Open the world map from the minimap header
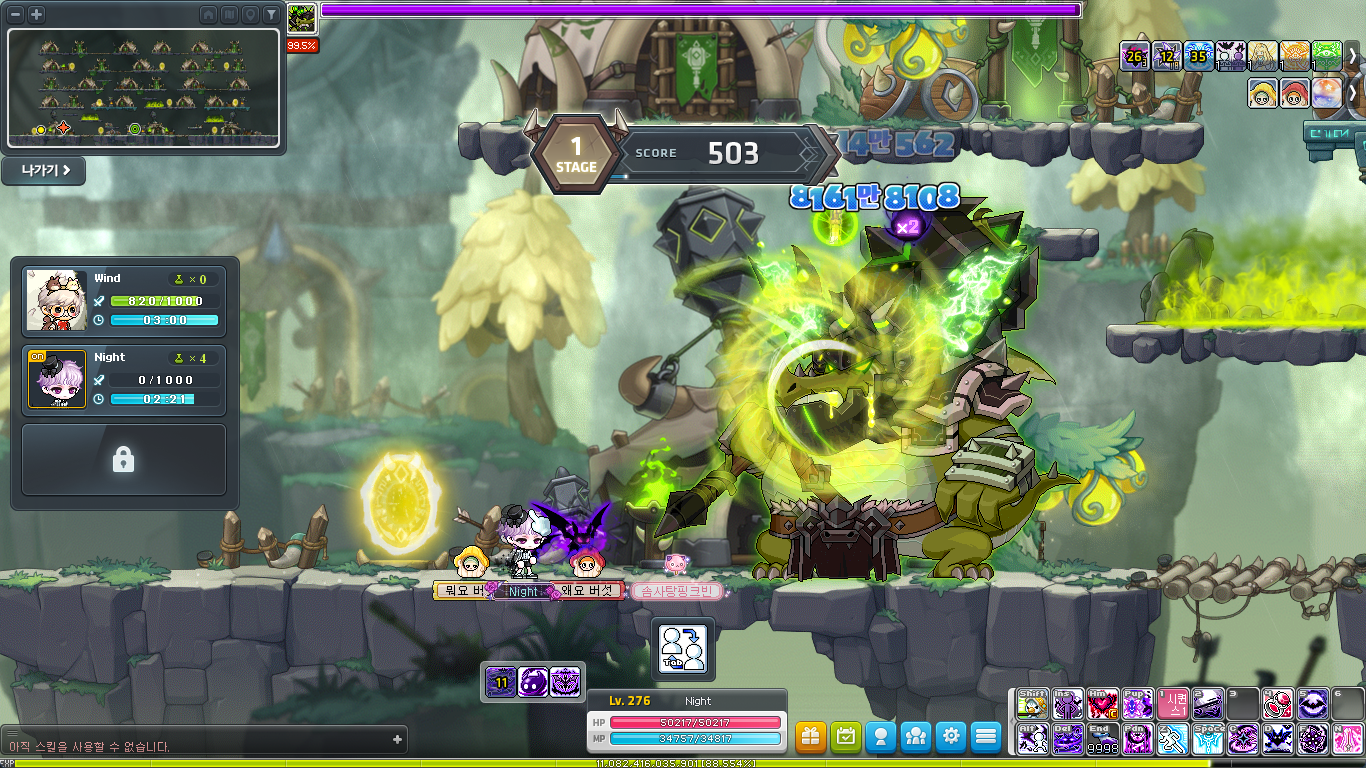 click(x=229, y=14)
